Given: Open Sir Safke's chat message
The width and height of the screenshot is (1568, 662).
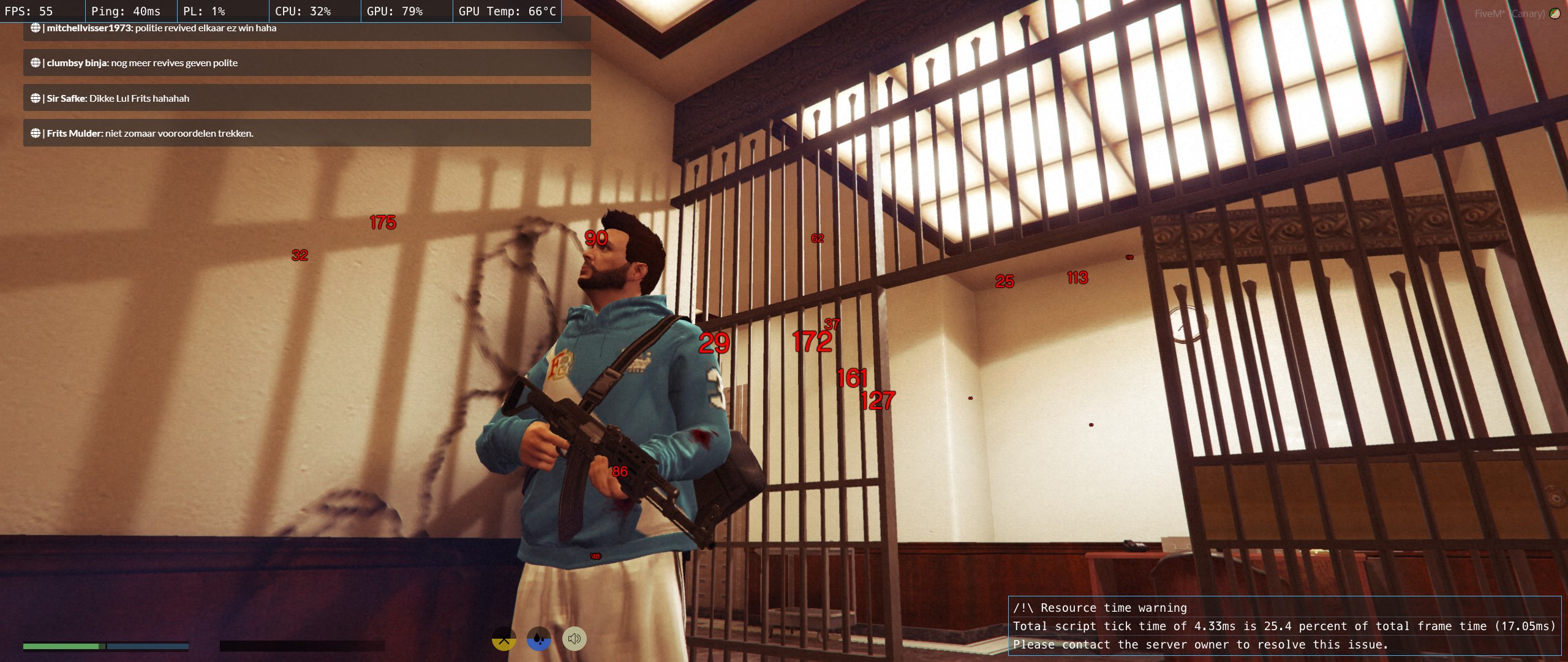Looking at the screenshot, I should coord(306,98).
